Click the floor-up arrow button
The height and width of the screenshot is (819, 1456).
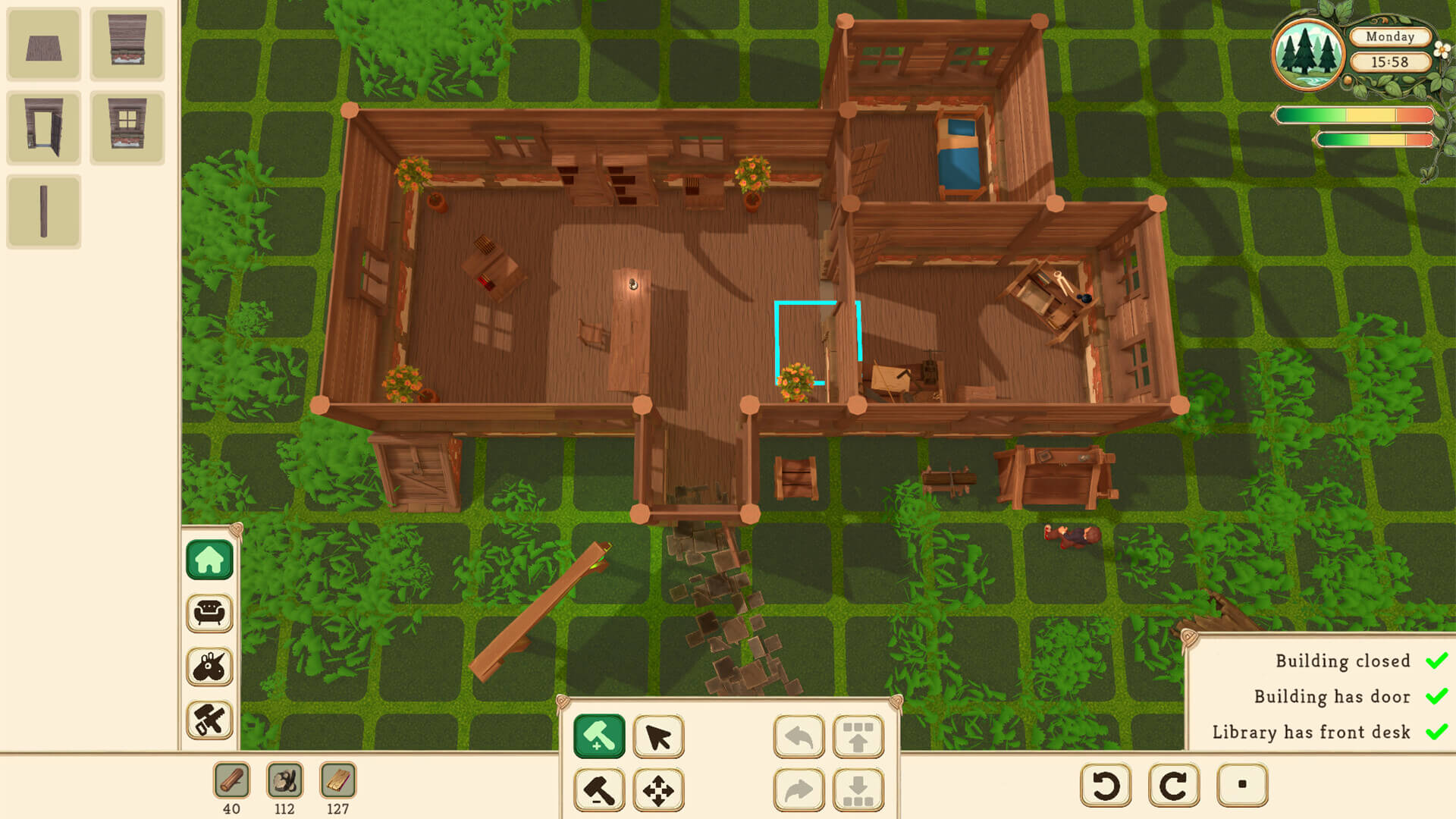858,736
